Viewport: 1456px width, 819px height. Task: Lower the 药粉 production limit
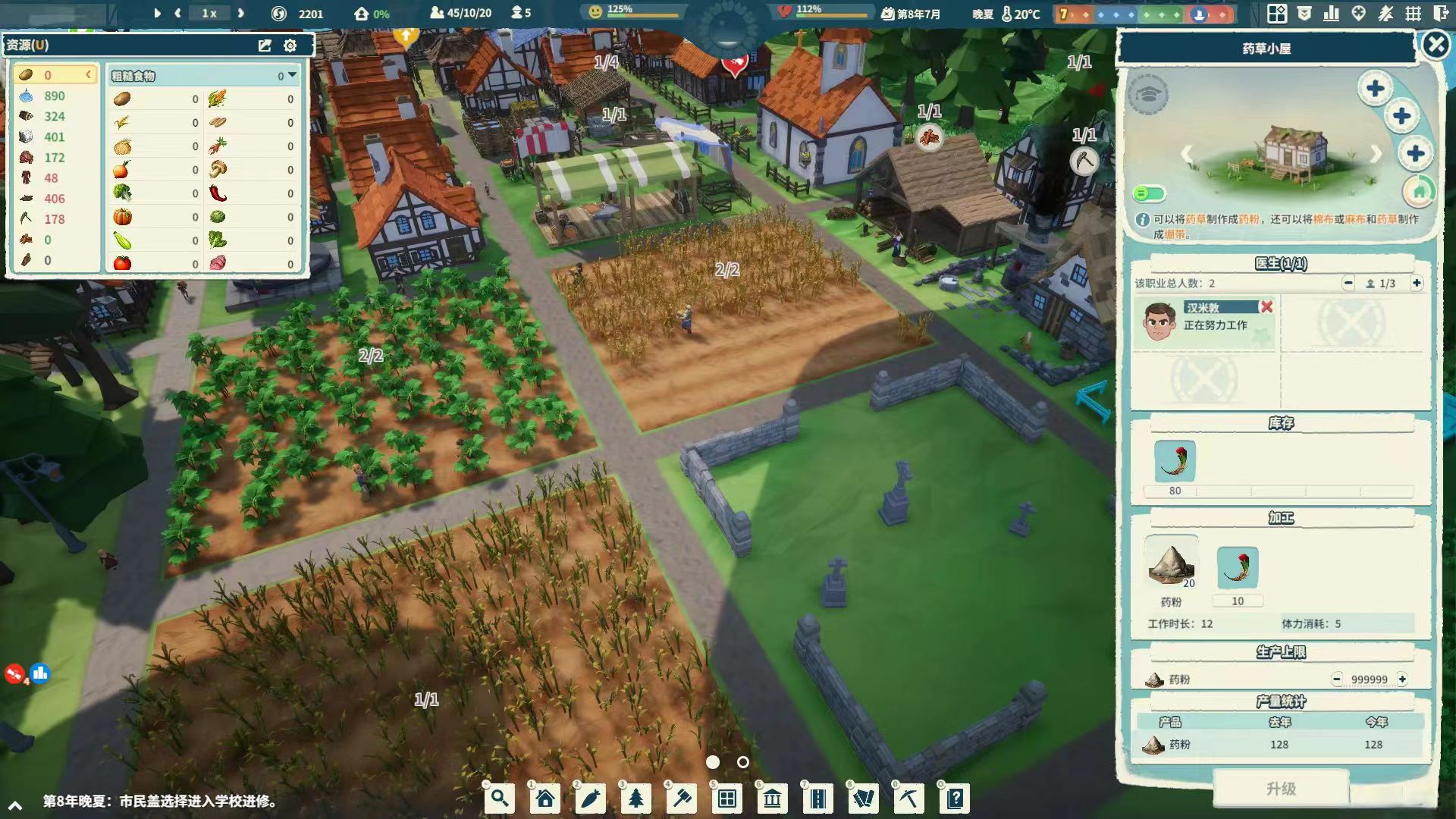coord(1337,679)
